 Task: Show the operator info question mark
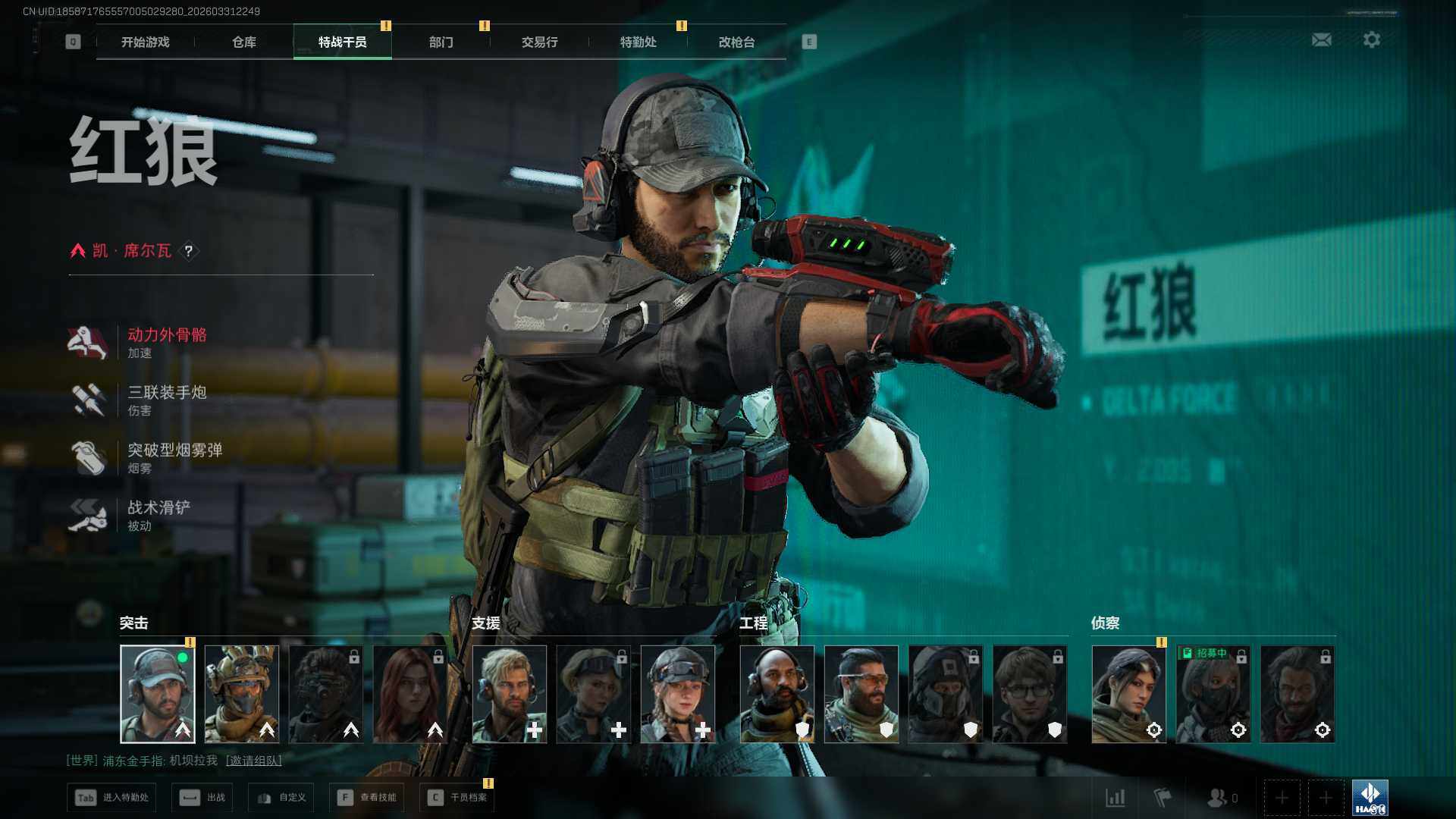tap(189, 251)
